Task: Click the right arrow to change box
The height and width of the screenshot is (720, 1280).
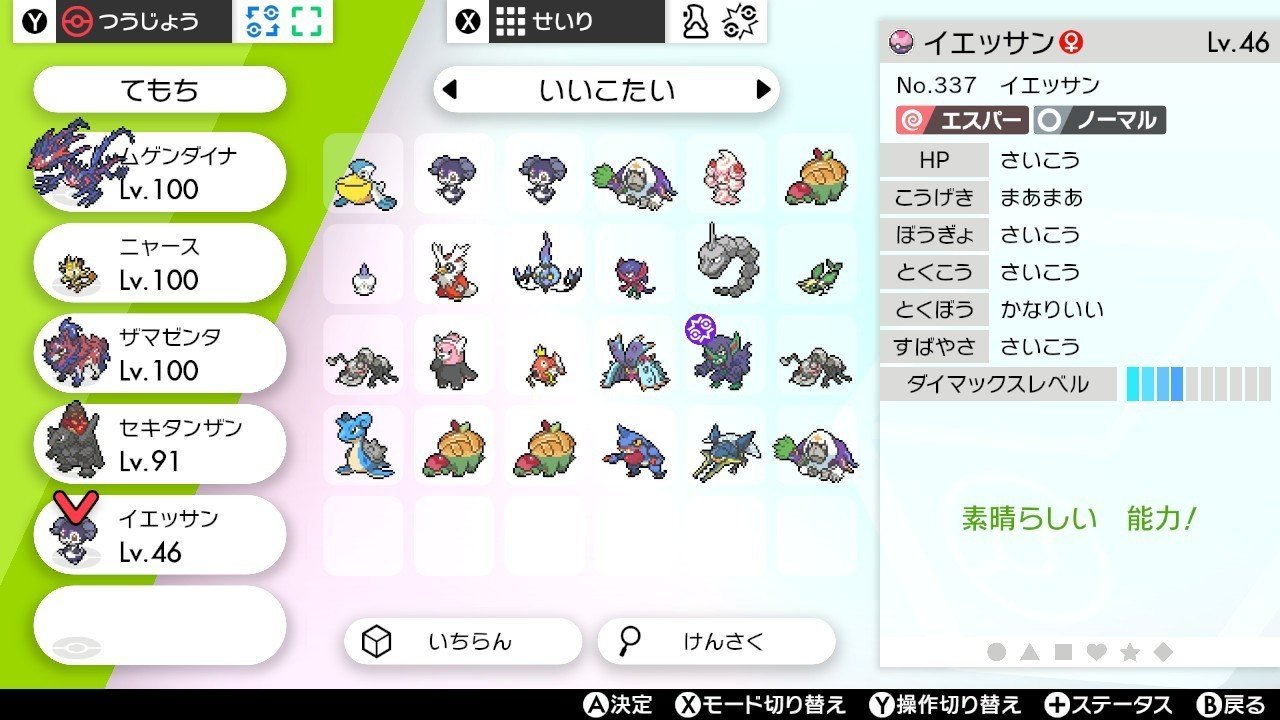Action: coord(765,89)
